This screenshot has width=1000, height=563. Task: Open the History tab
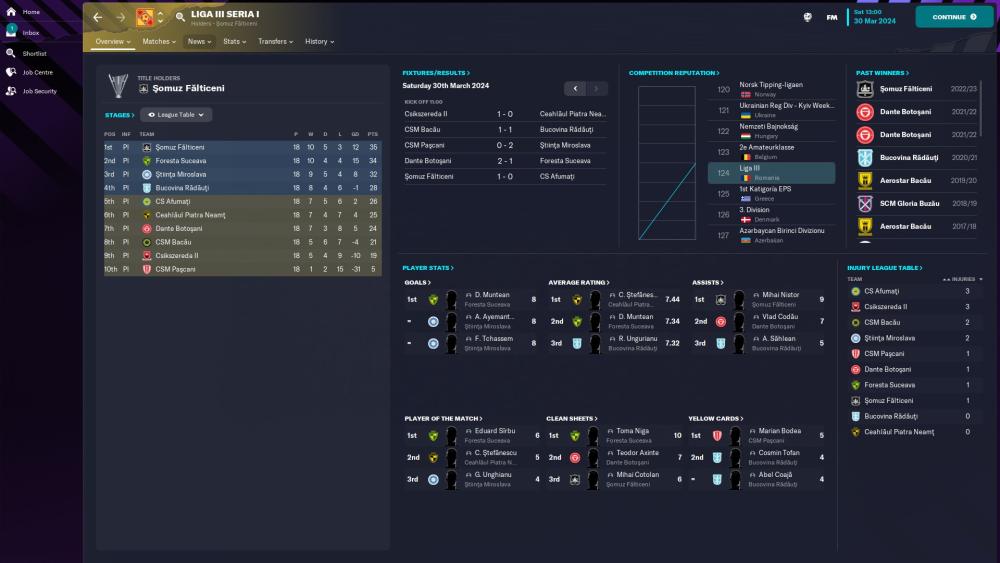[319, 42]
